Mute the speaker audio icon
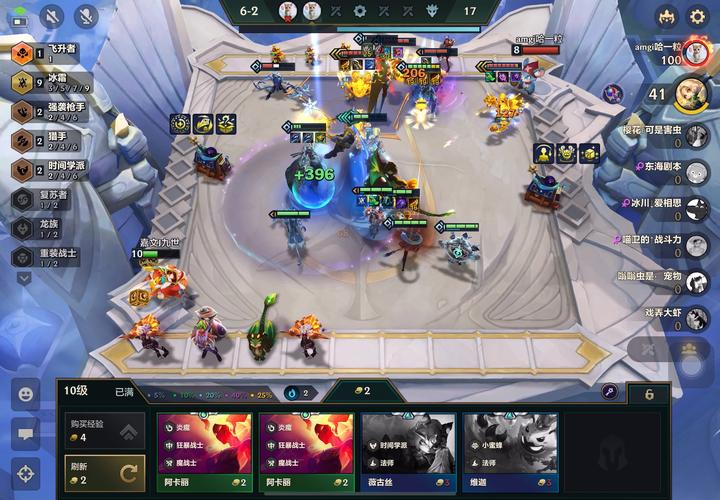The image size is (720, 500). click(52, 16)
